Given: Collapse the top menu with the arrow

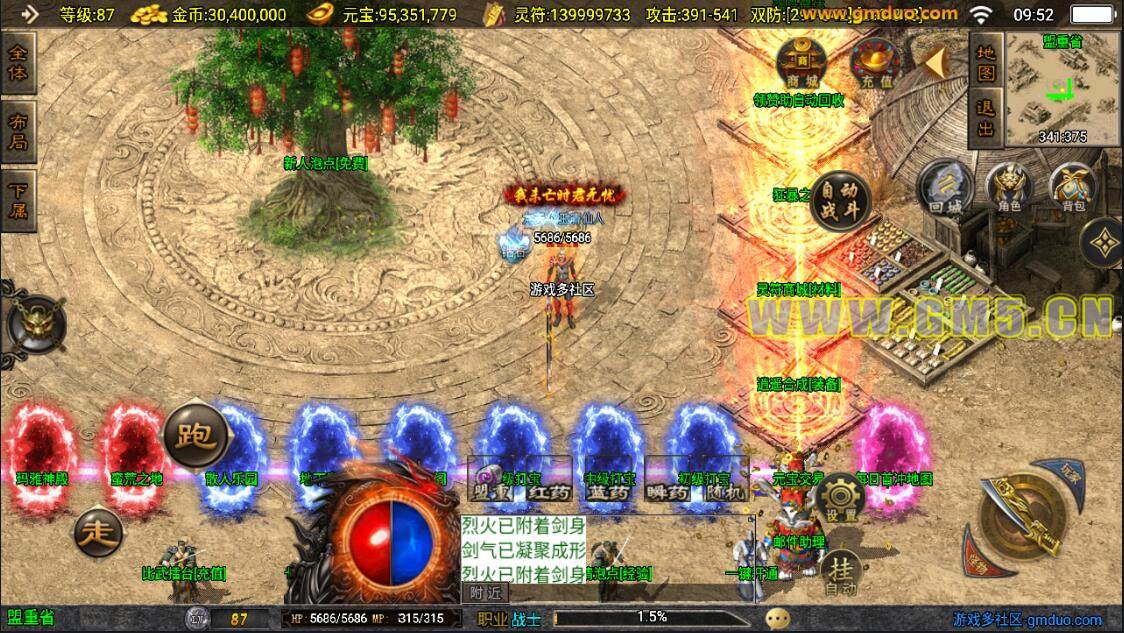Looking at the screenshot, I should 934,62.
